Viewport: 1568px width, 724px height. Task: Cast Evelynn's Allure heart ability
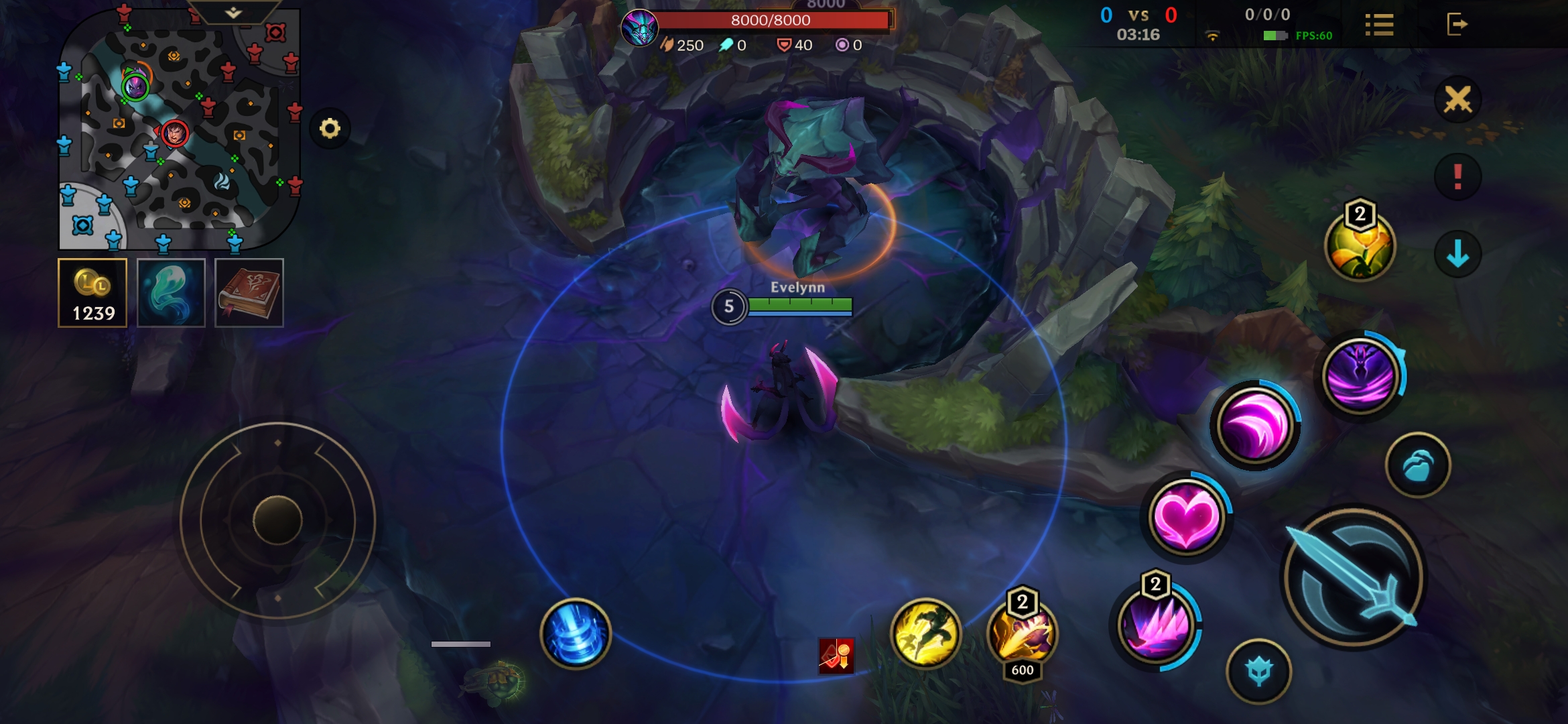tap(1186, 516)
